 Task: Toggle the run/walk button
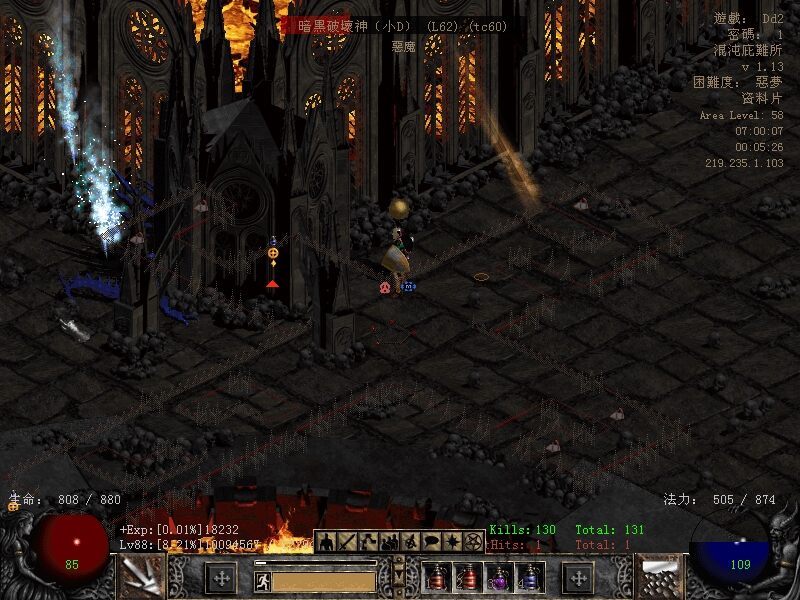pyautogui.click(x=262, y=580)
